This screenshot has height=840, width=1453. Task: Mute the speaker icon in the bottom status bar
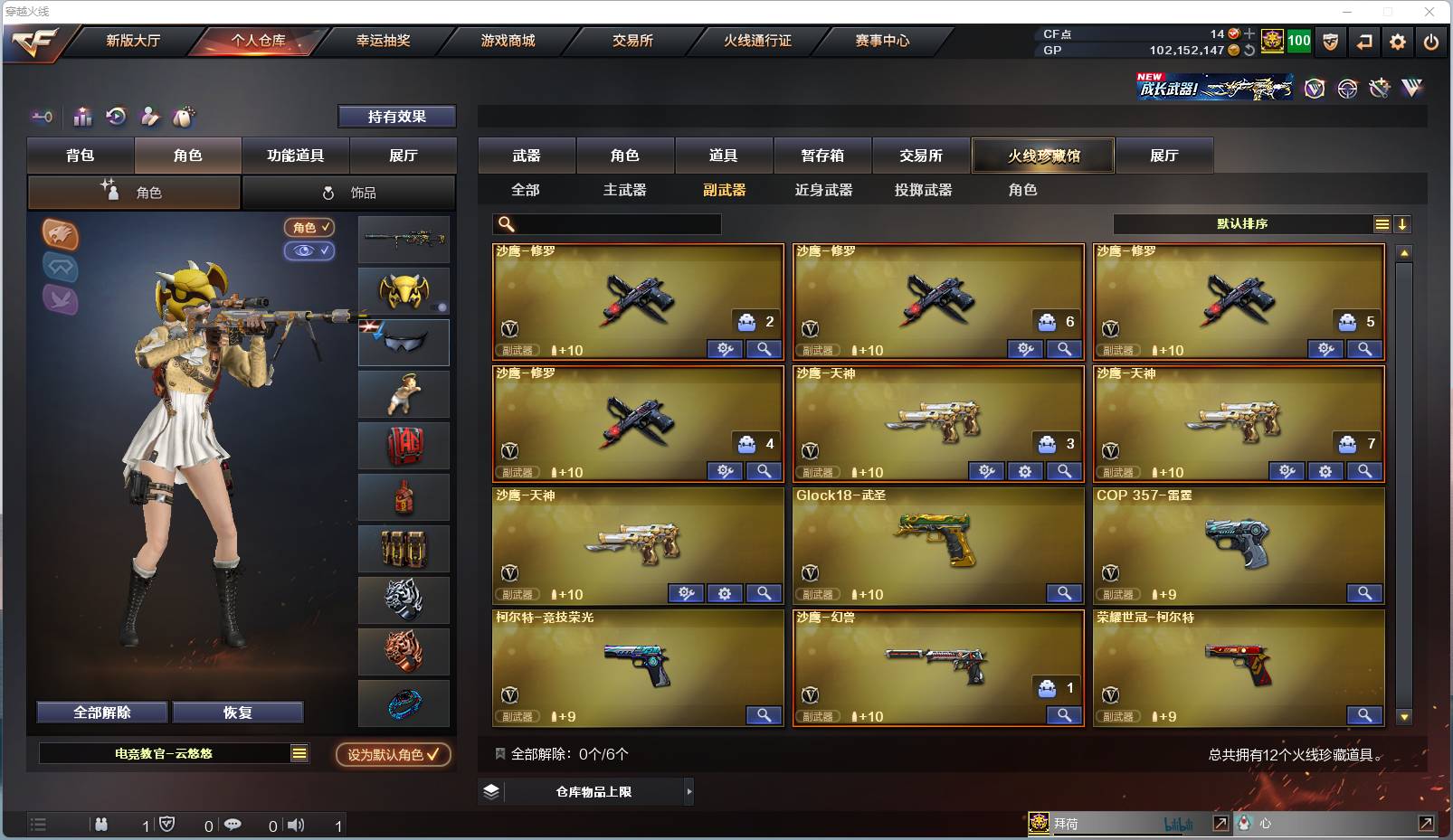pyautogui.click(x=297, y=825)
